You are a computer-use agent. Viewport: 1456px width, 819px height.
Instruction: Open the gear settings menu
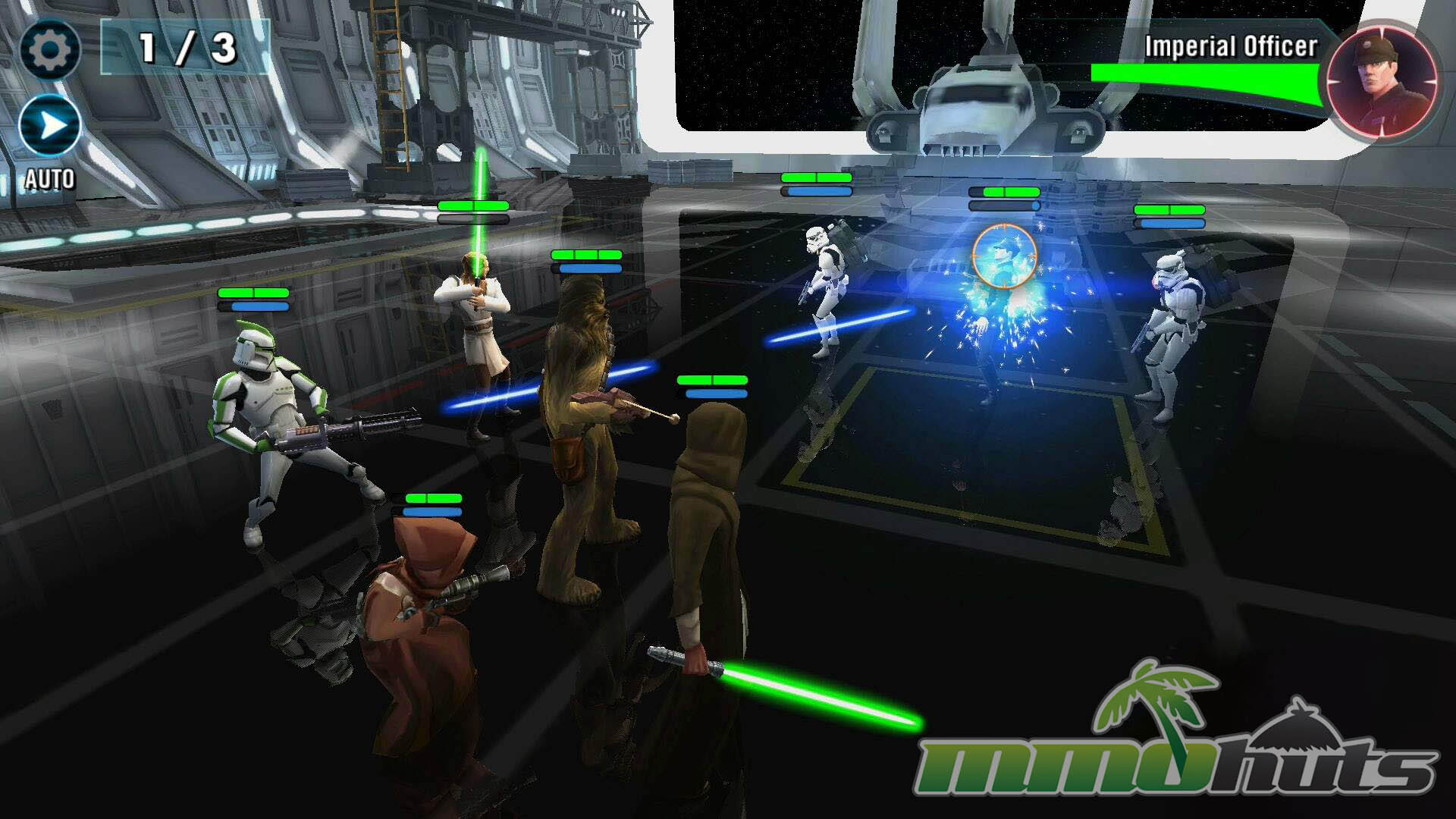(49, 50)
